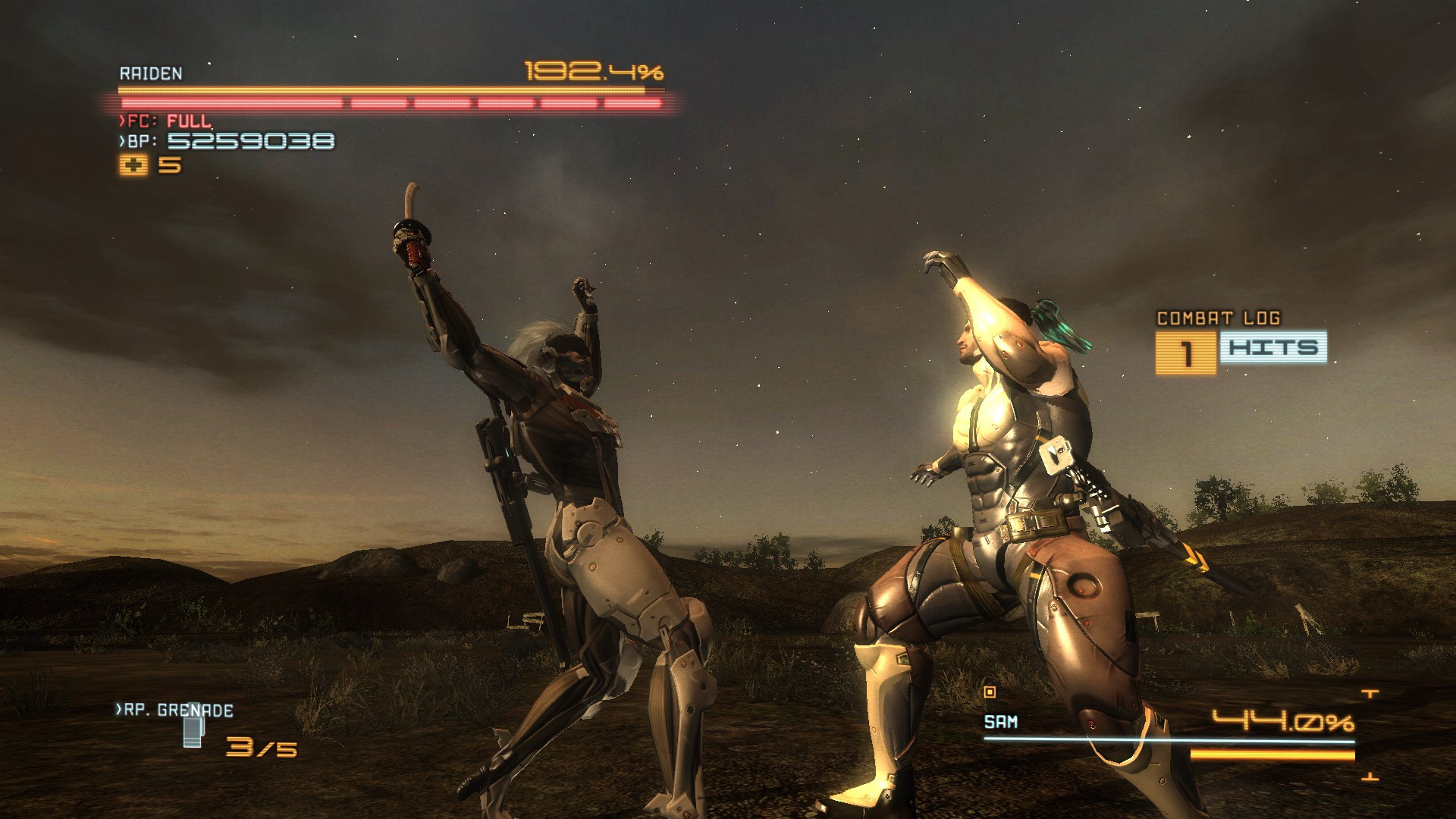Click the plus symbol on the nanopaste icon
This screenshot has width=1456, height=819.
pyautogui.click(x=135, y=163)
